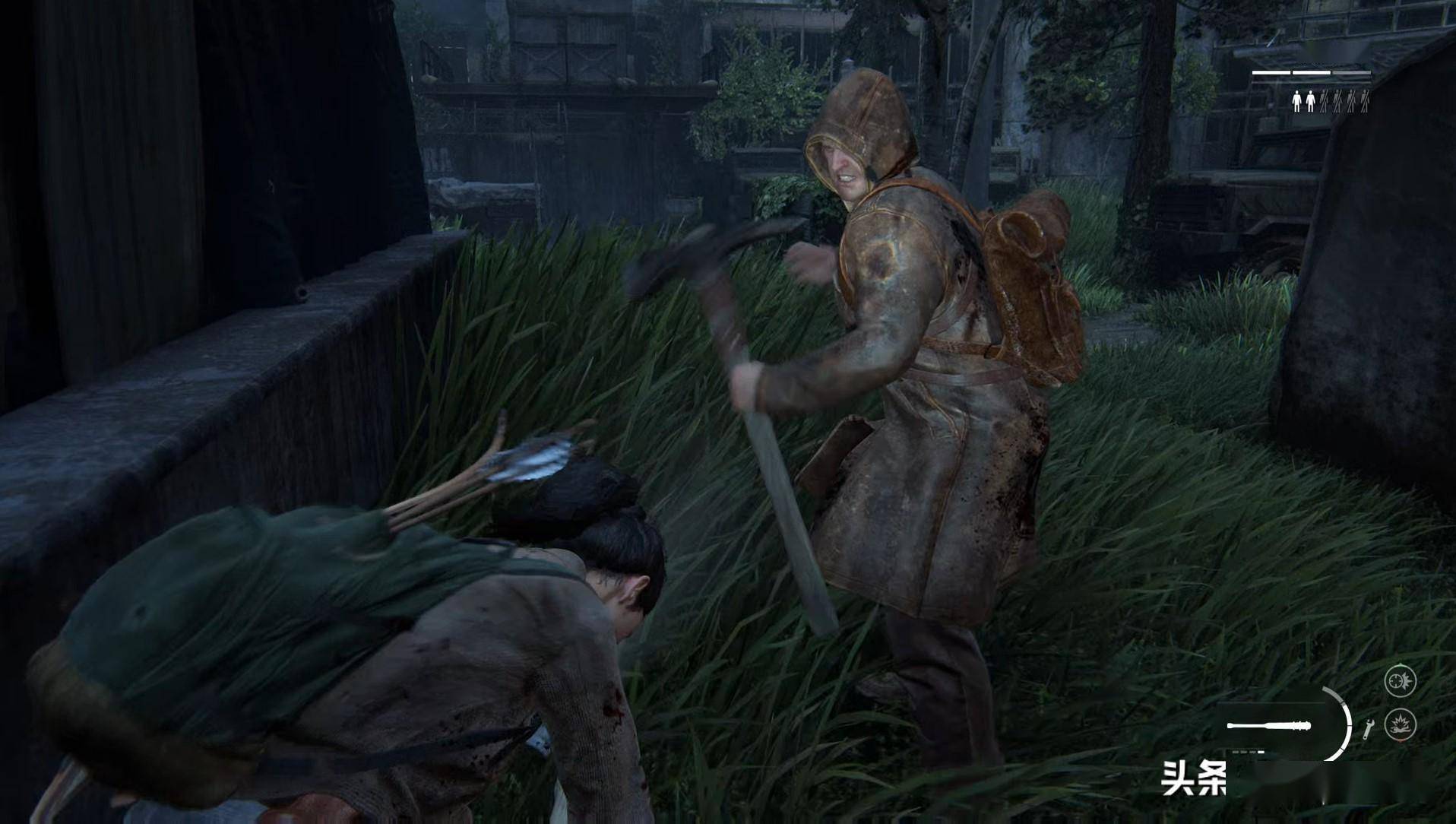Click the wrench icon beside the weapon slot

[x=1367, y=728]
